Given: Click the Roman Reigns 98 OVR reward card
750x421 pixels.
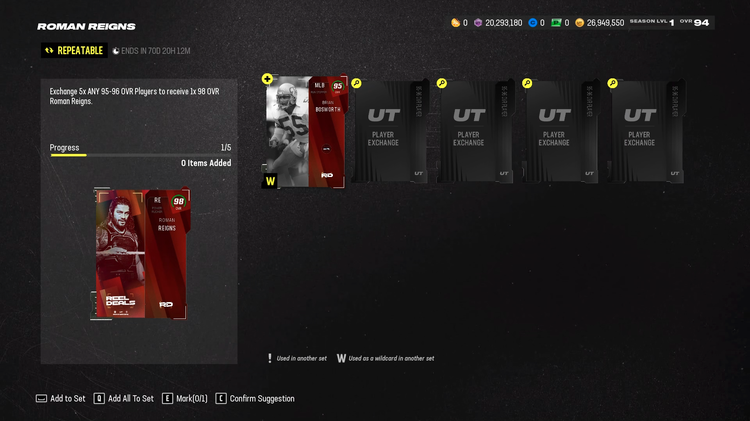Looking at the screenshot, I should 140,254.
